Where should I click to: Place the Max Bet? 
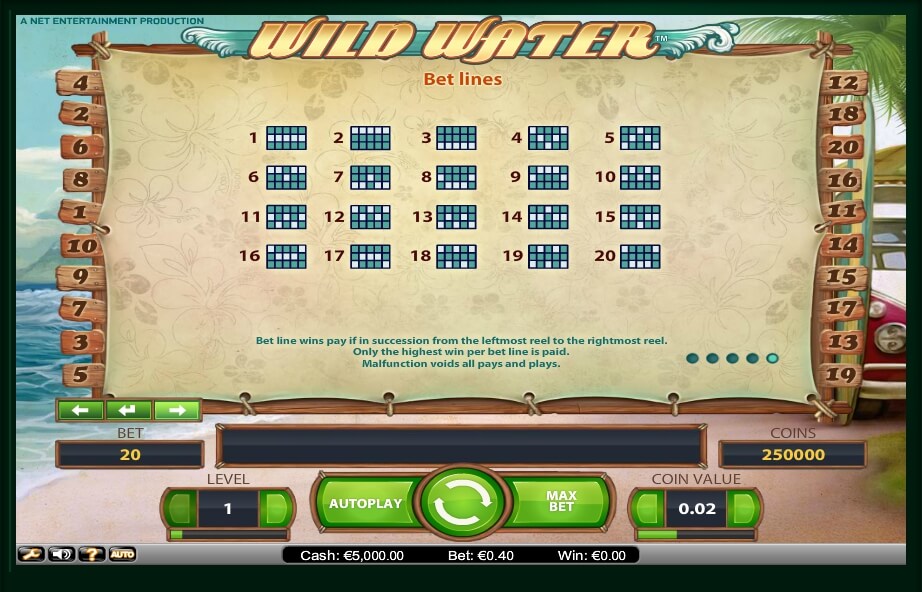click(561, 501)
